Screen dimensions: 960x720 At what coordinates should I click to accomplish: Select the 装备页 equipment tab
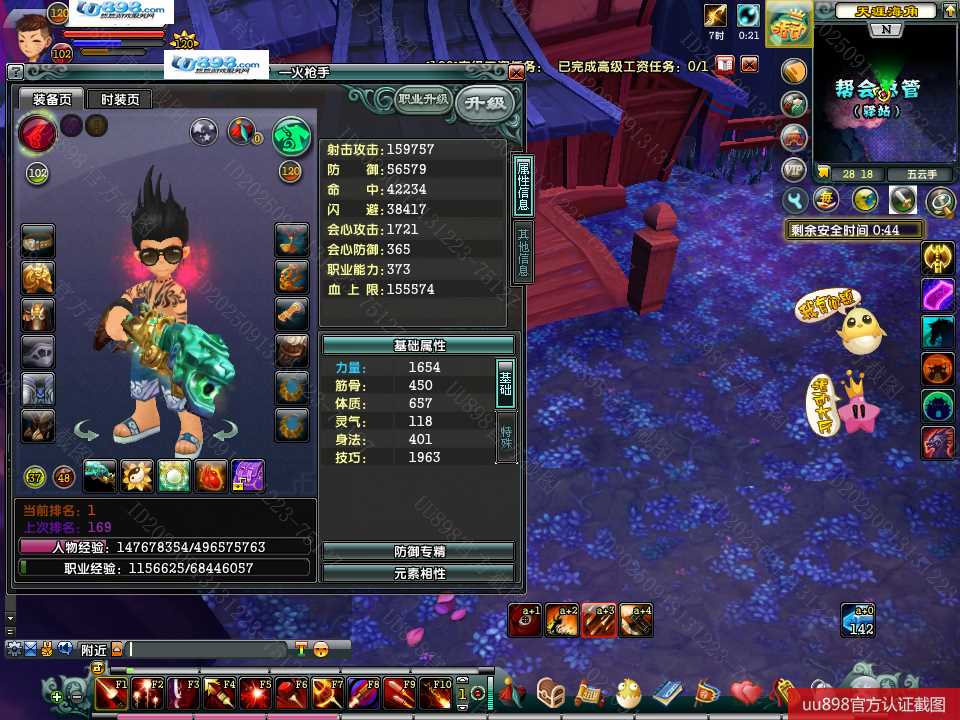coord(51,99)
